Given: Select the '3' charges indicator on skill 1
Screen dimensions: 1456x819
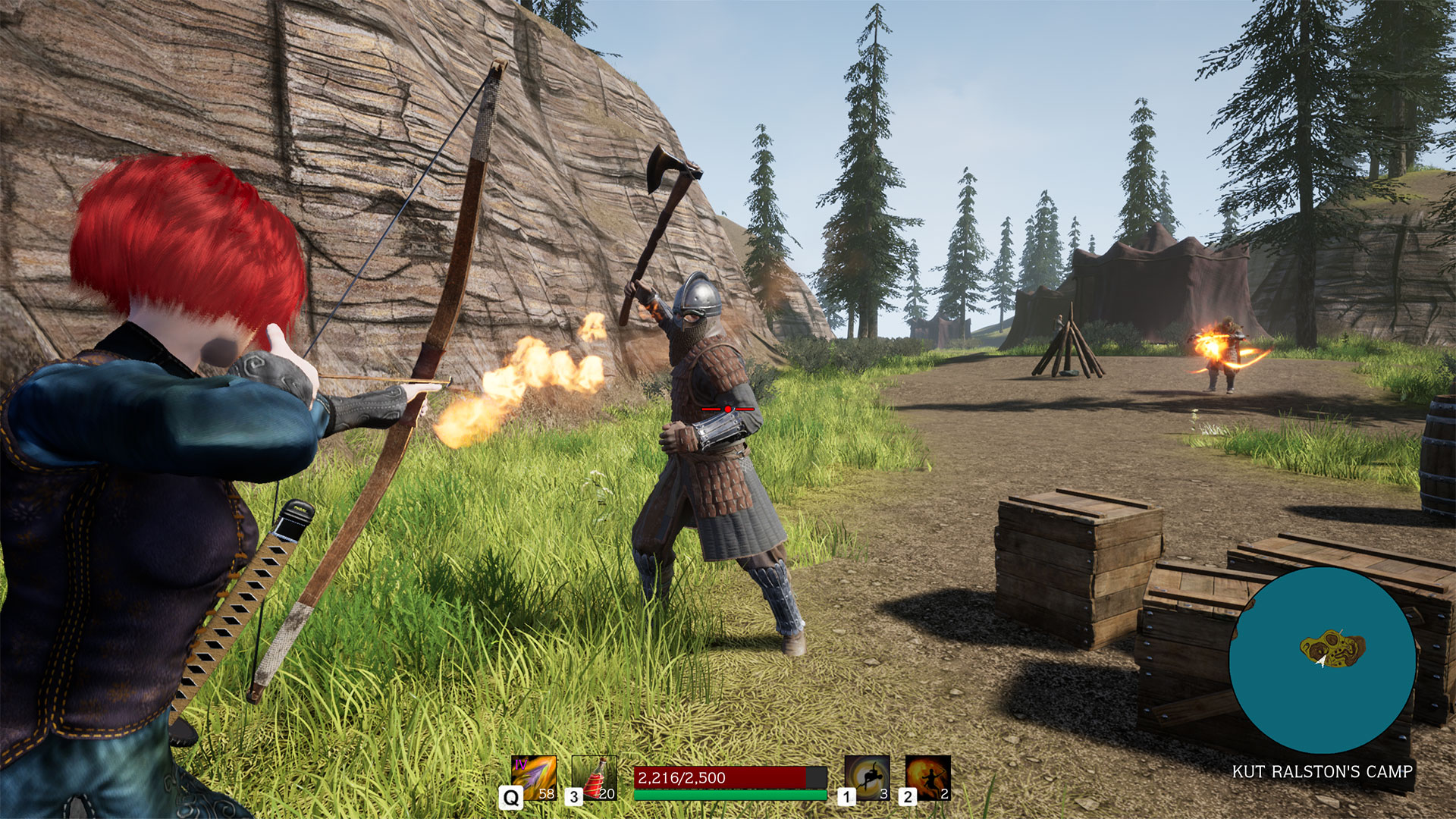Looking at the screenshot, I should click(x=885, y=795).
